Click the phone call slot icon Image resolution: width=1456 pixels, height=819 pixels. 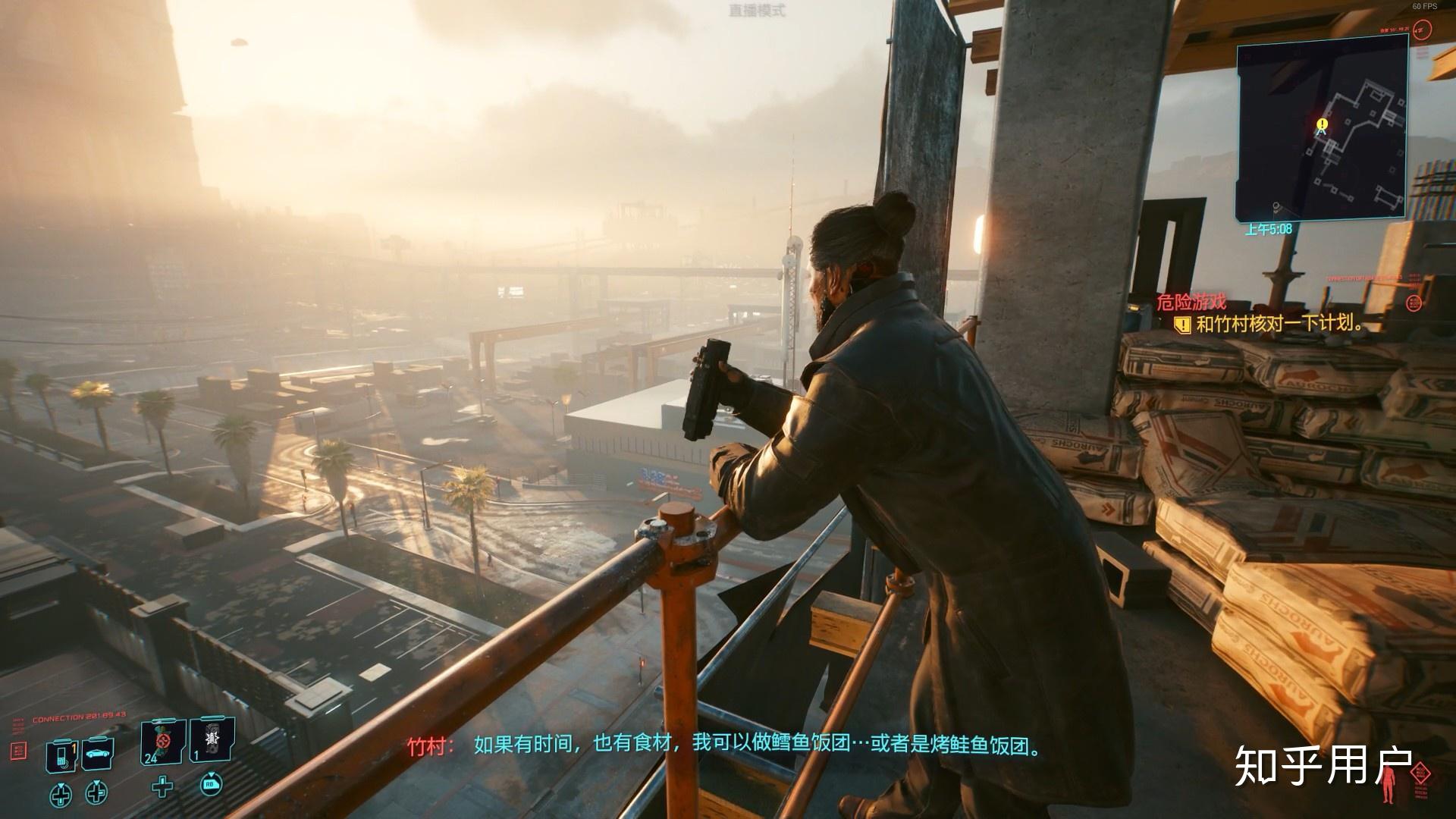[x=61, y=755]
